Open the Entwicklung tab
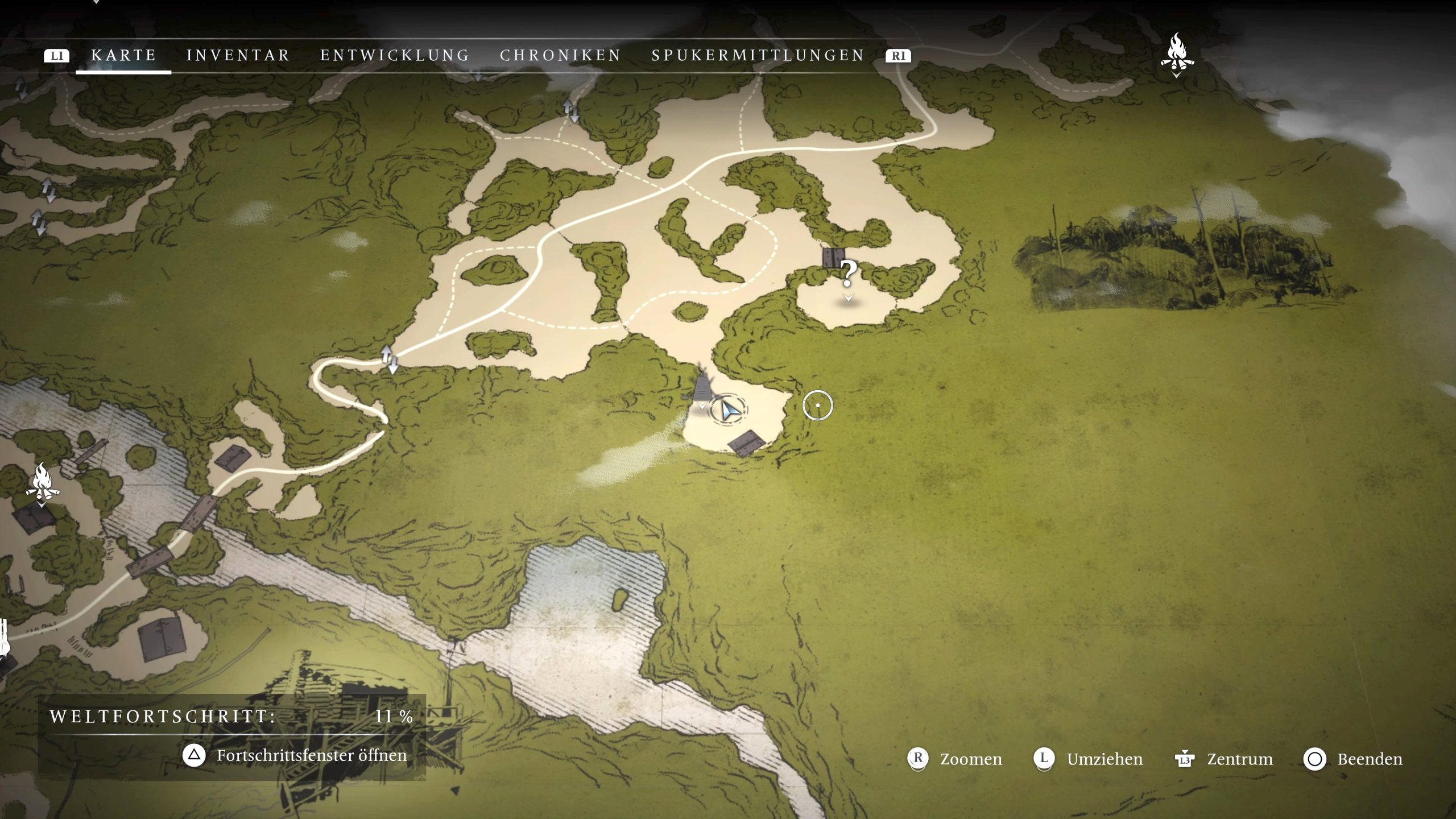This screenshot has height=819, width=1456. tap(395, 55)
